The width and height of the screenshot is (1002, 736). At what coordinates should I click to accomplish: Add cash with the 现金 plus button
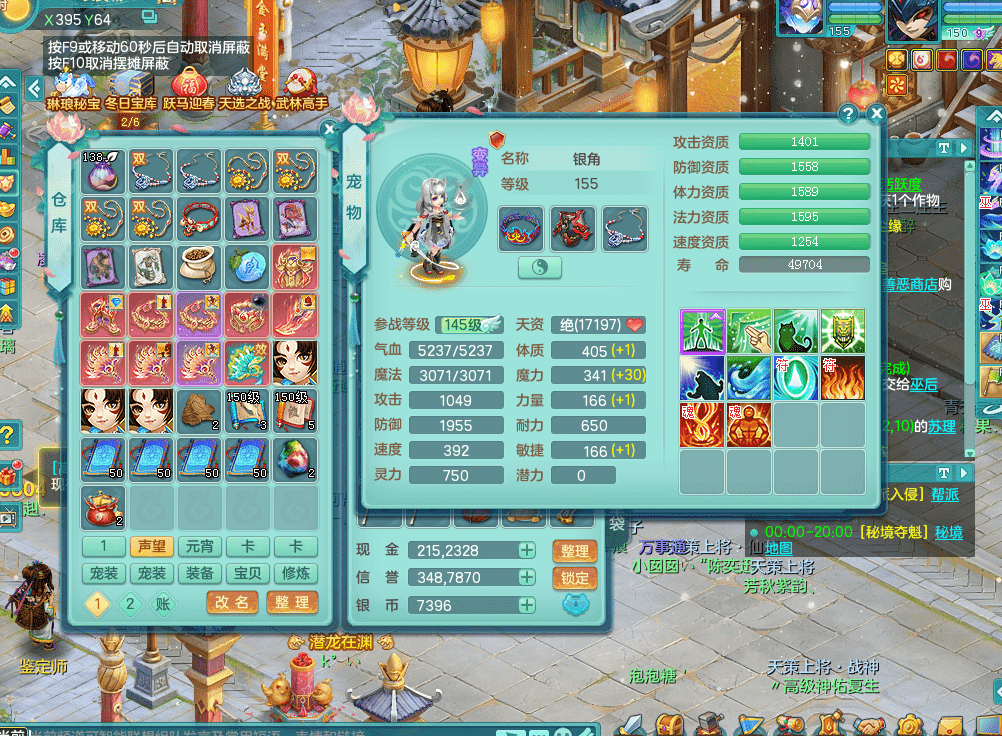point(526,551)
